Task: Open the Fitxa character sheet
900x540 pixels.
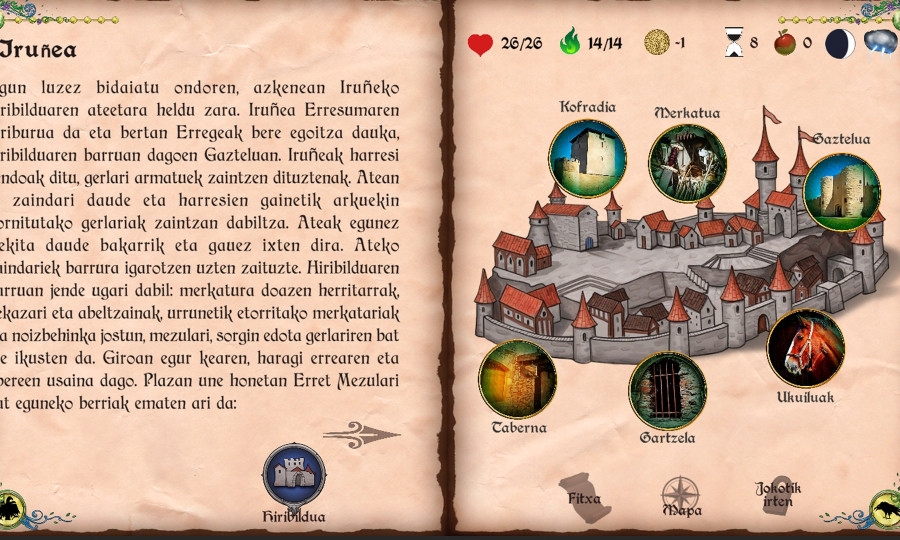Action: tap(584, 497)
